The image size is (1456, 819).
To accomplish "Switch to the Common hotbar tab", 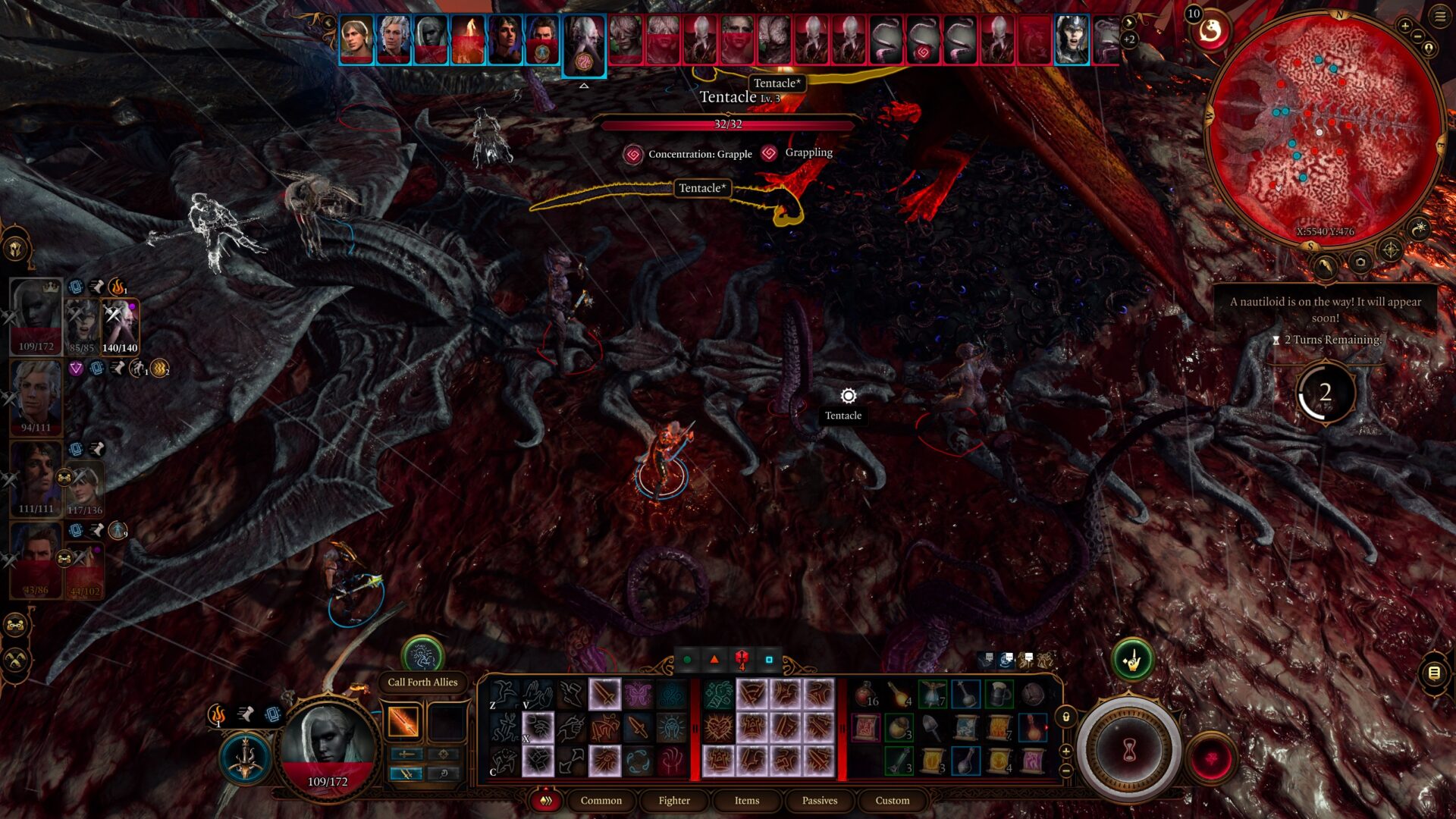I will (x=601, y=800).
